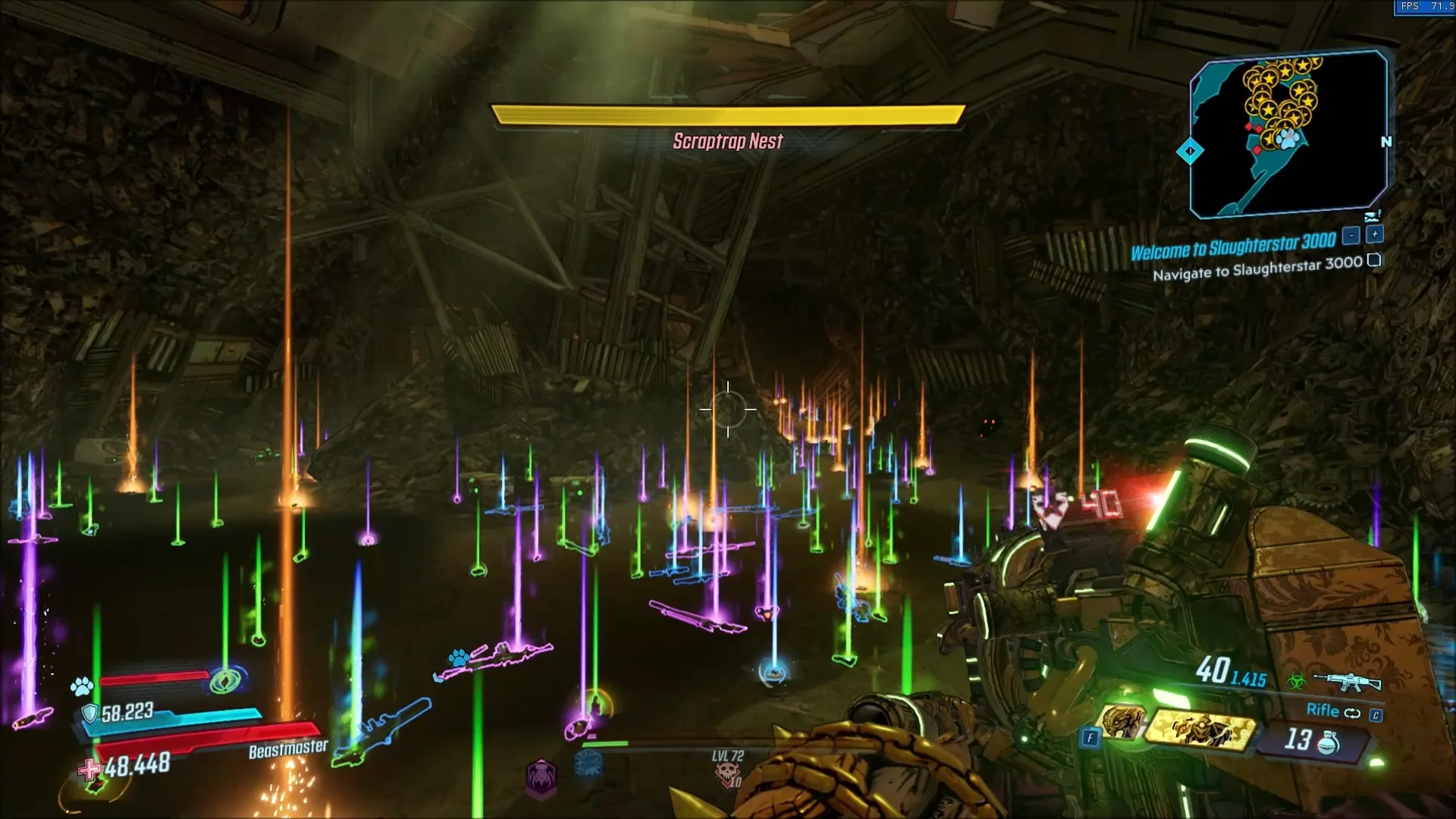The height and width of the screenshot is (819, 1456).
Task: Click the red health cross beside 48.448
Action: click(x=89, y=769)
